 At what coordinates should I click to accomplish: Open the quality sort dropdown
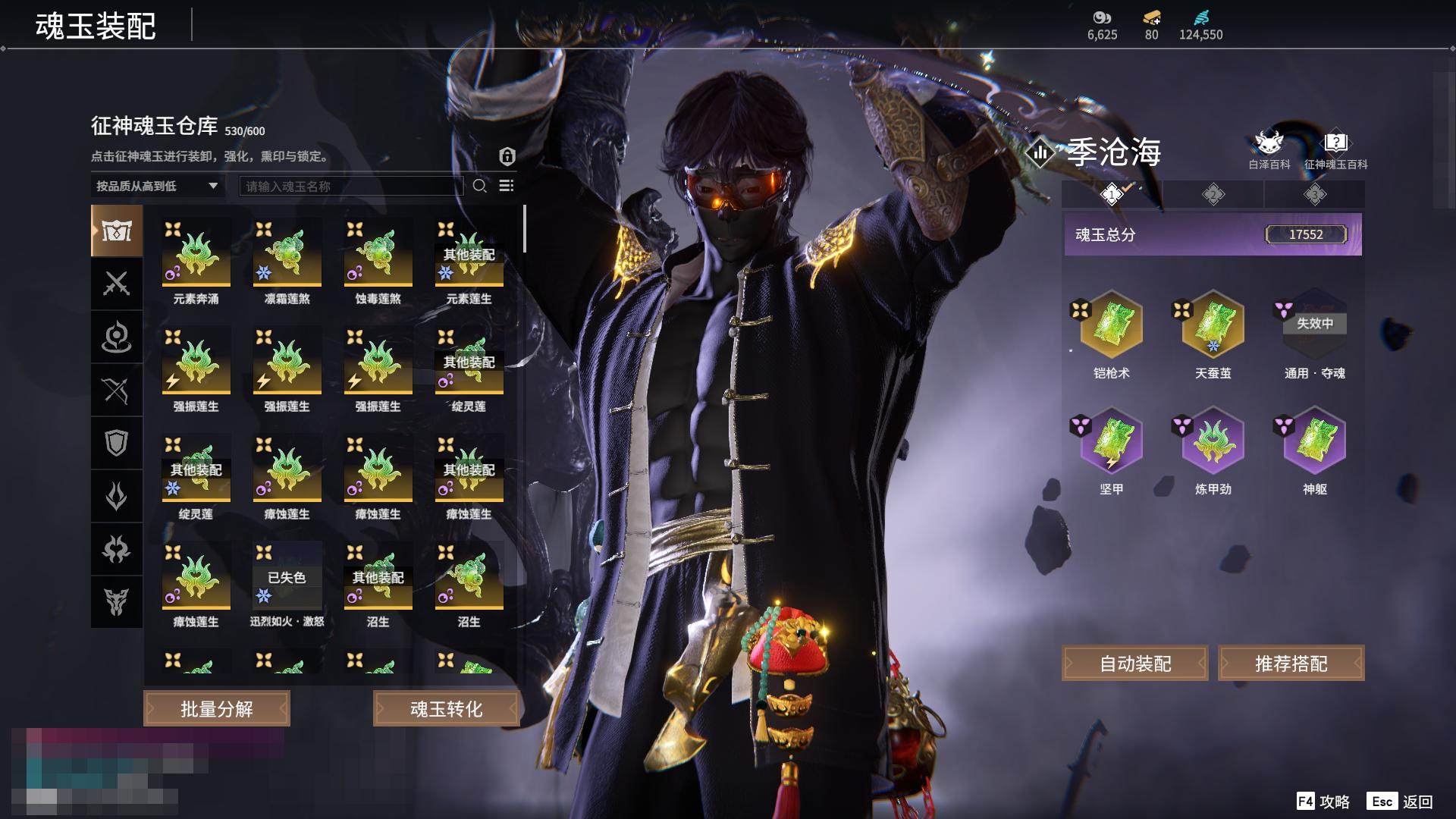pos(157,186)
